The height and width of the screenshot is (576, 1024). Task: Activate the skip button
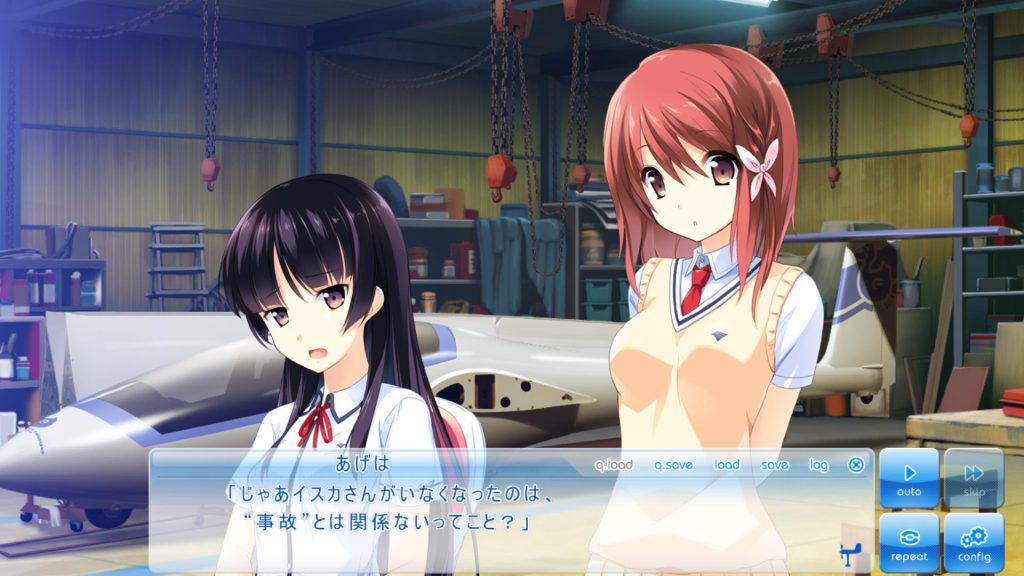tap(973, 478)
